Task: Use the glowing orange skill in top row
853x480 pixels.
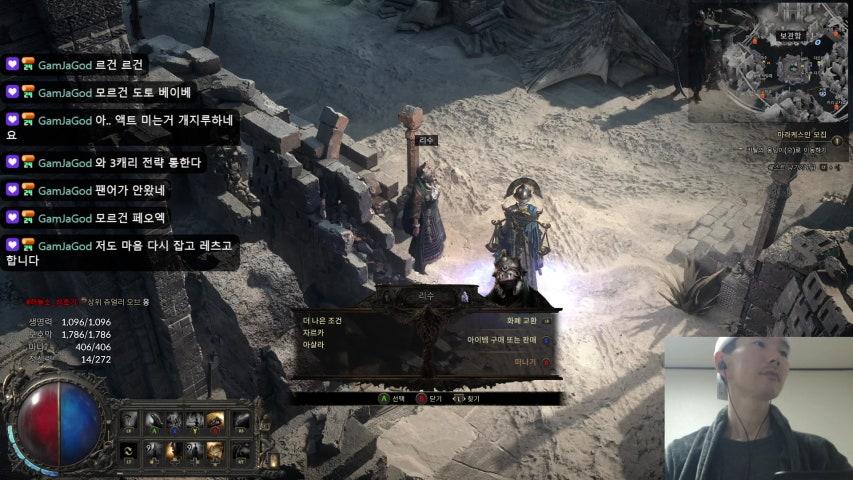Action: pyautogui.click(x=215, y=421)
